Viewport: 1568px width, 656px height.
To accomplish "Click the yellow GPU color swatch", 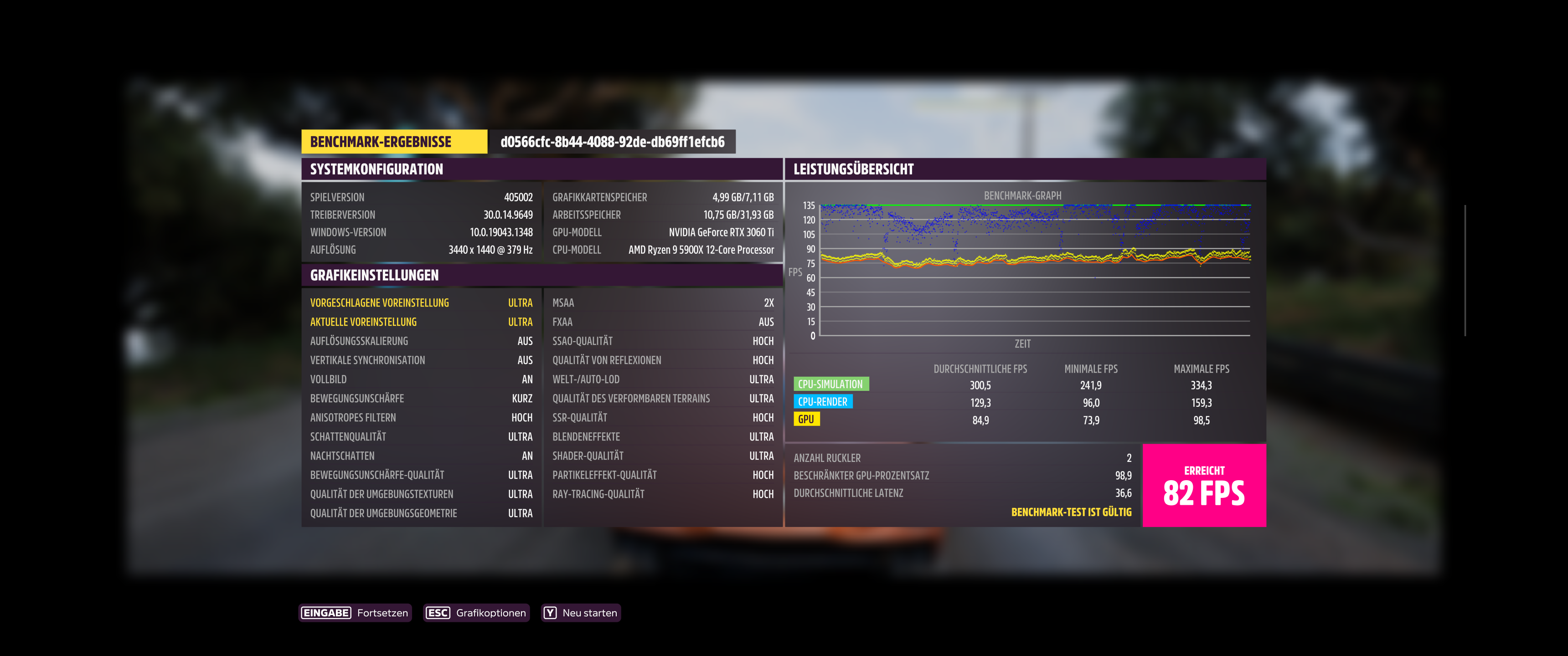I will (x=806, y=419).
